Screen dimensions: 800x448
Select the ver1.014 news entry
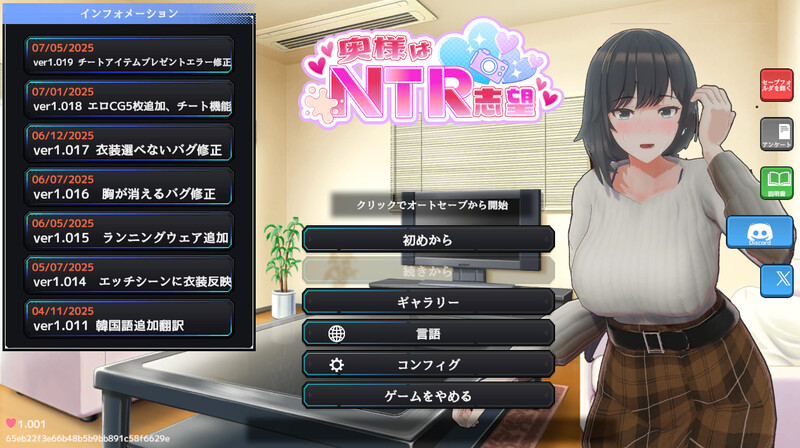click(x=131, y=275)
